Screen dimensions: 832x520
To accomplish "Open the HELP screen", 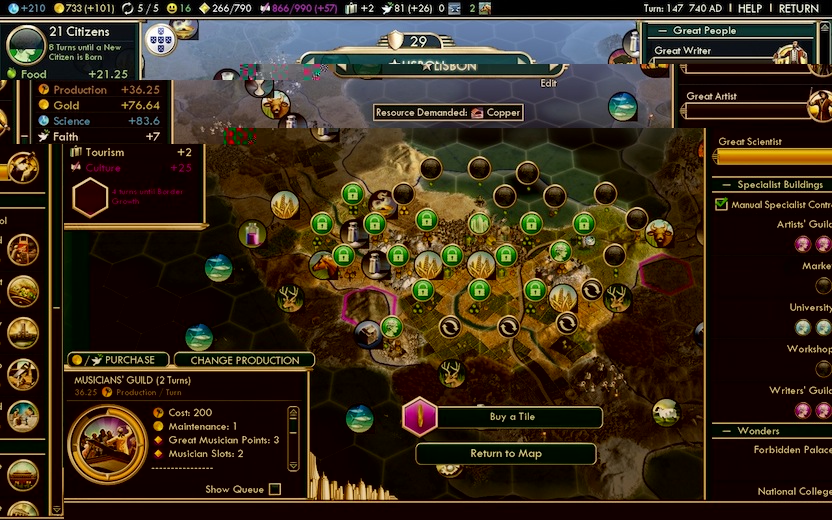I will tap(750, 8).
